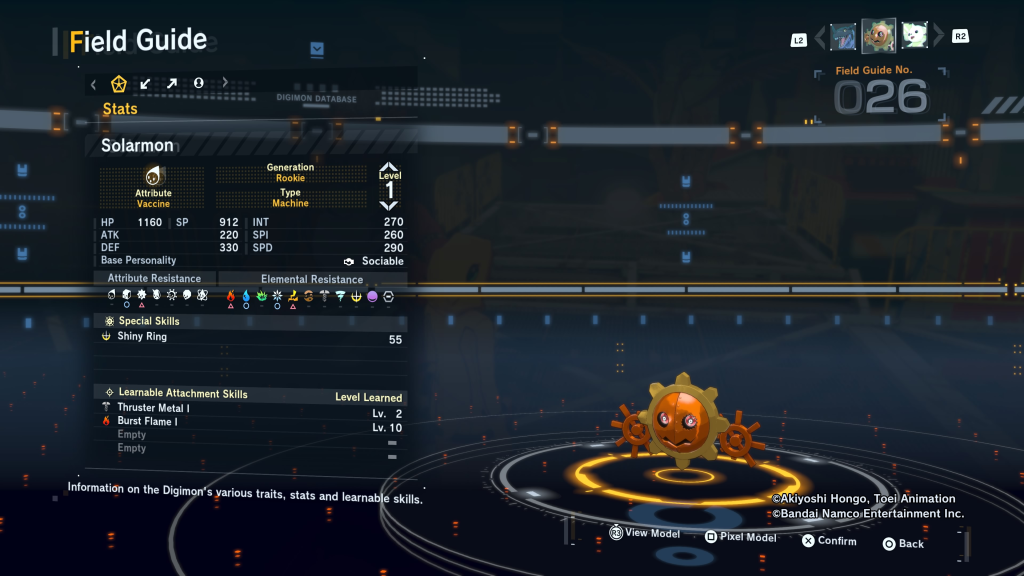Image resolution: width=1024 pixels, height=576 pixels.
Task: Switch to the up-right arrow tab
Action: pyautogui.click(x=172, y=84)
